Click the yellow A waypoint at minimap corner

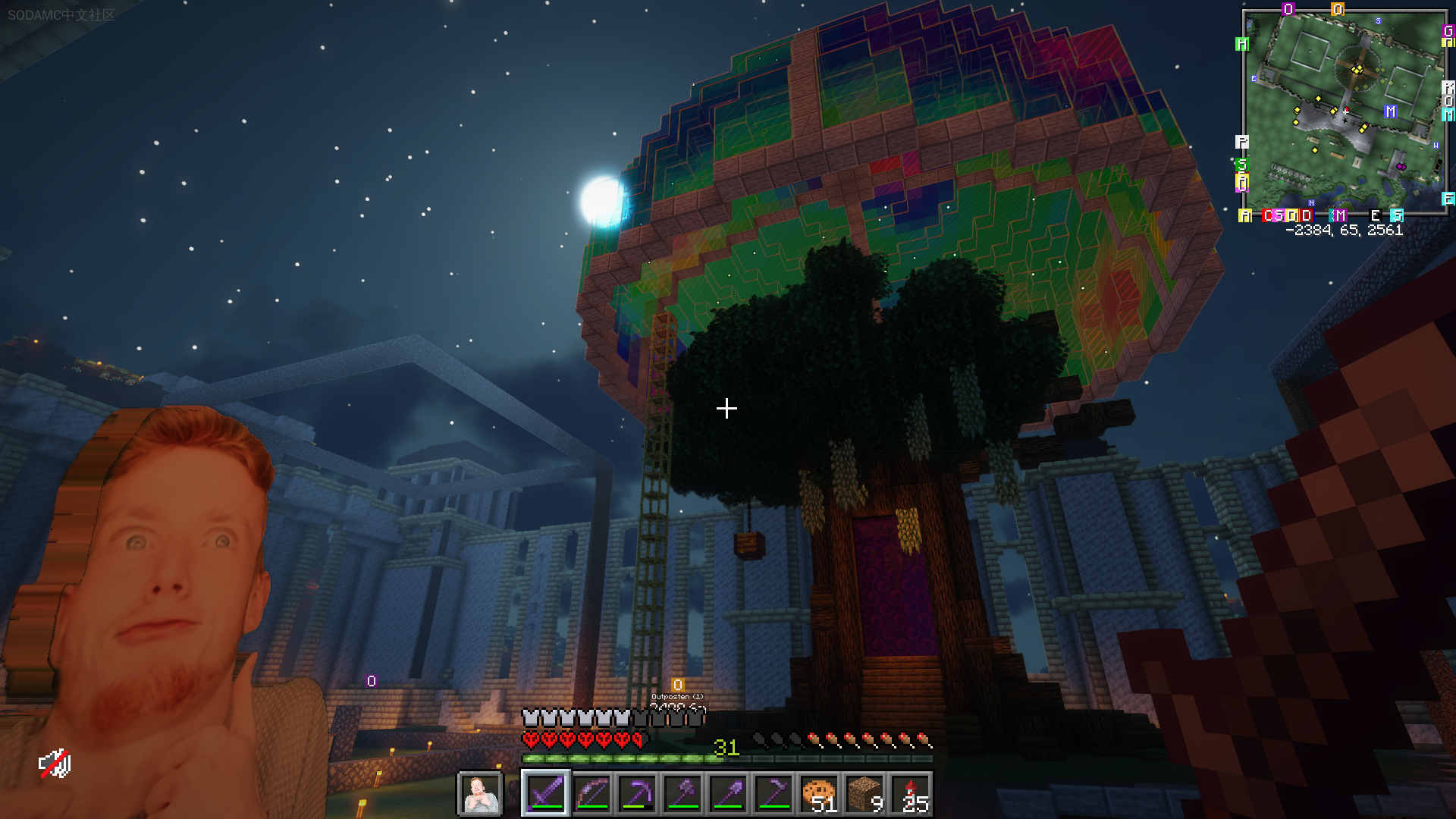[x=1244, y=215]
